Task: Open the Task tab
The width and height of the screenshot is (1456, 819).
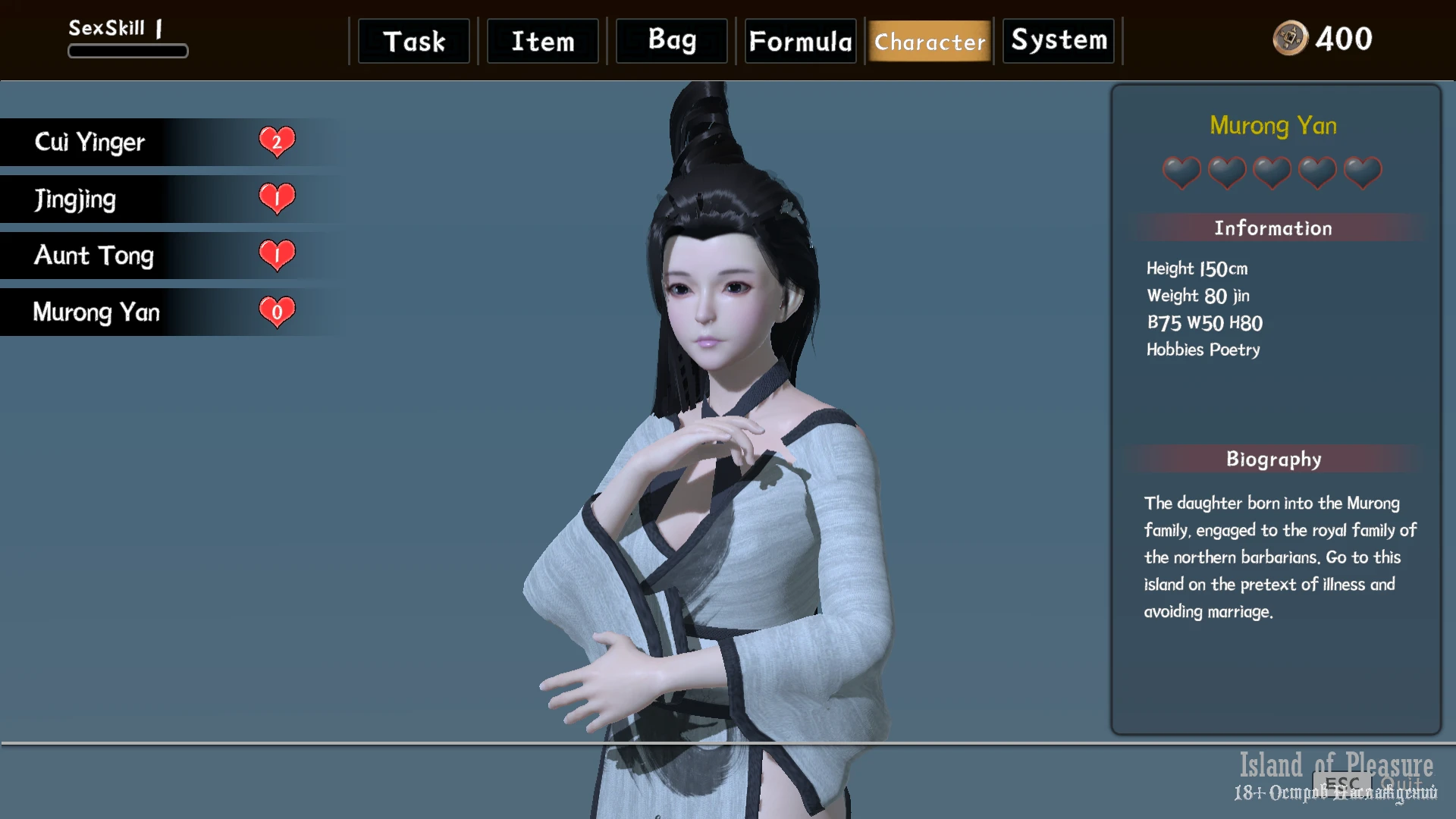Action: 414,41
